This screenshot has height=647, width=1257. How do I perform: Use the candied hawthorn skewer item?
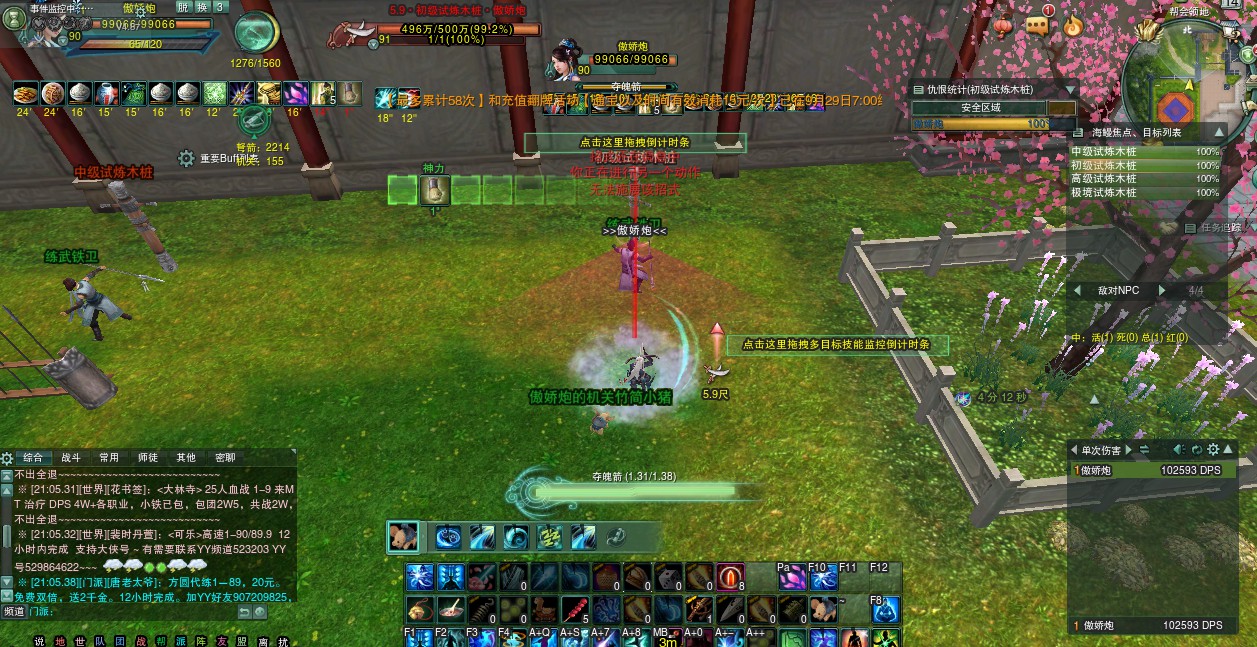(x=577, y=608)
